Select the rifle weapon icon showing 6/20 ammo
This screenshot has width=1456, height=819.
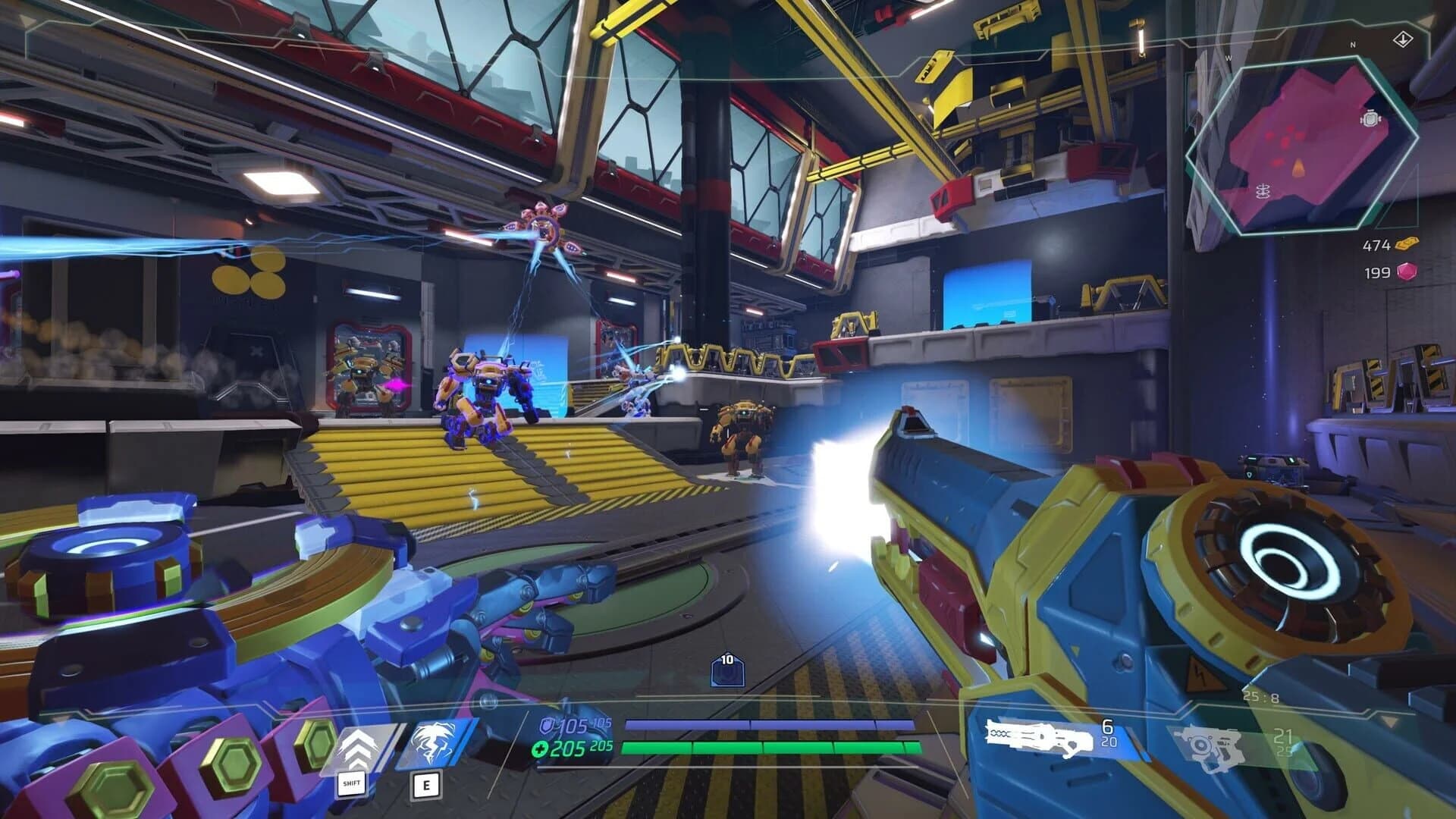click(1039, 736)
